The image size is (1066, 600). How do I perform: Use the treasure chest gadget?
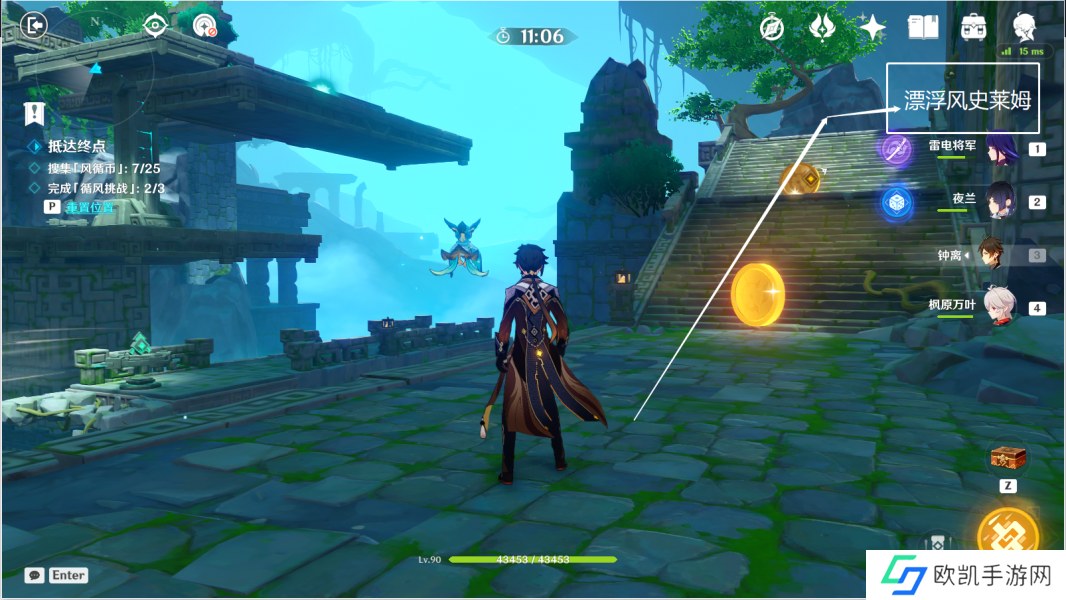(x=1008, y=458)
